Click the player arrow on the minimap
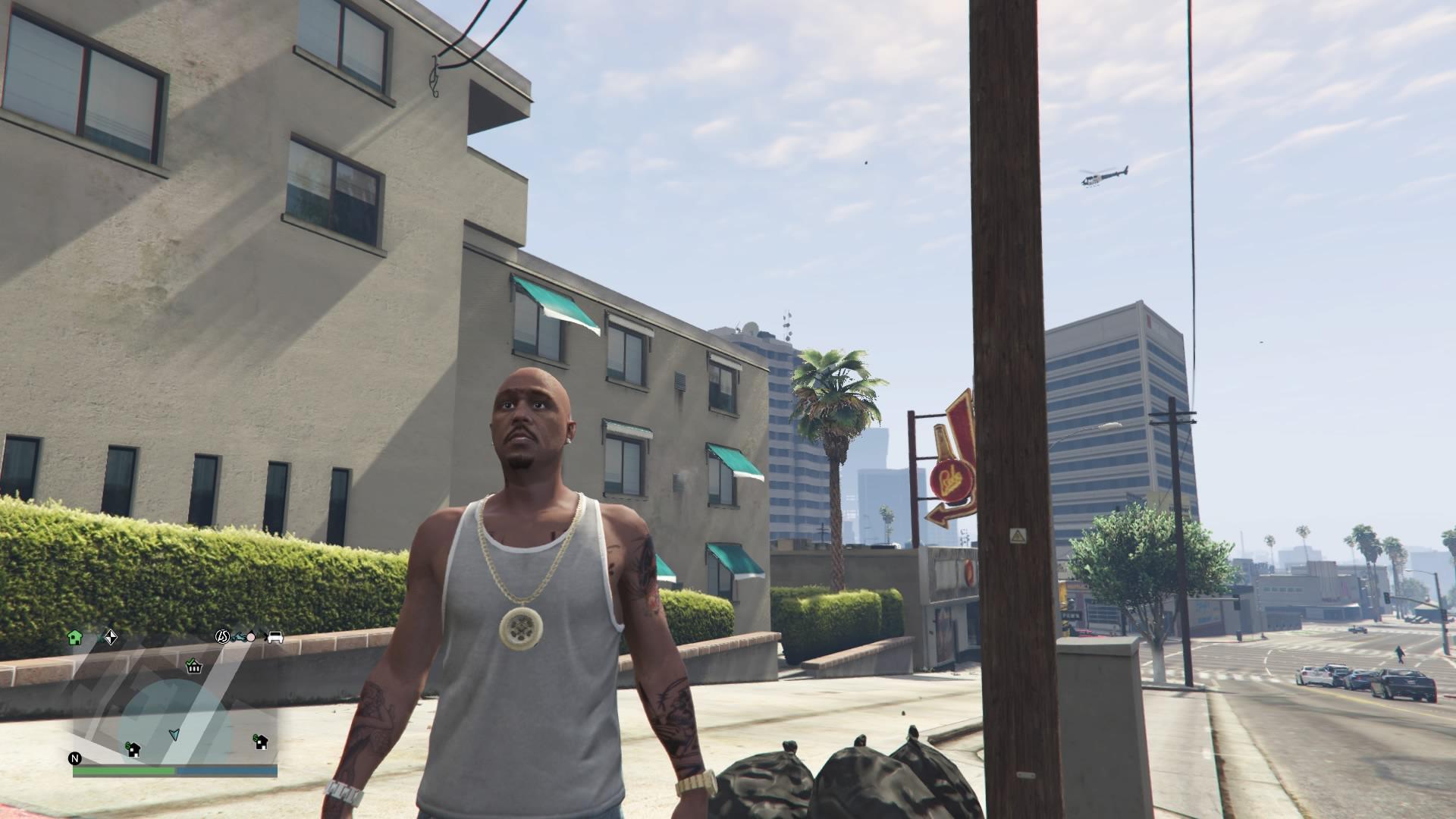 click(x=174, y=734)
